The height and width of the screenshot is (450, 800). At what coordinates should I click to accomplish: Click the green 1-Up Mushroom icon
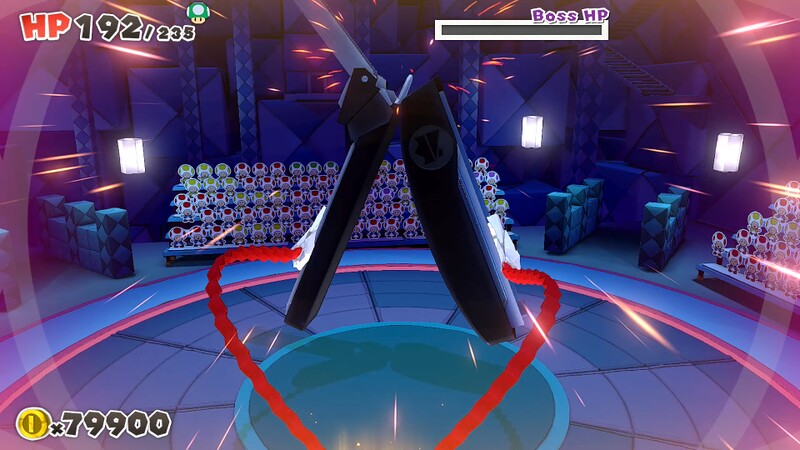point(198,12)
